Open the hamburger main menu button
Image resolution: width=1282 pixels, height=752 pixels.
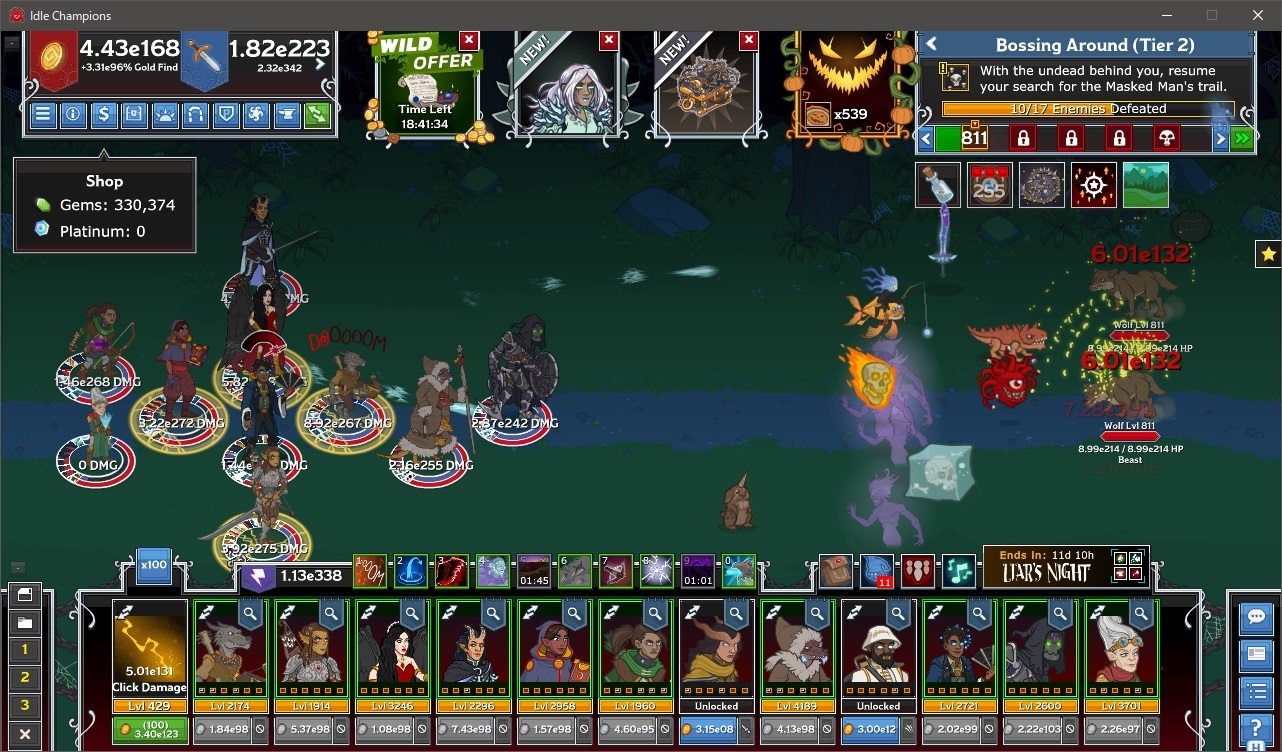[43, 114]
